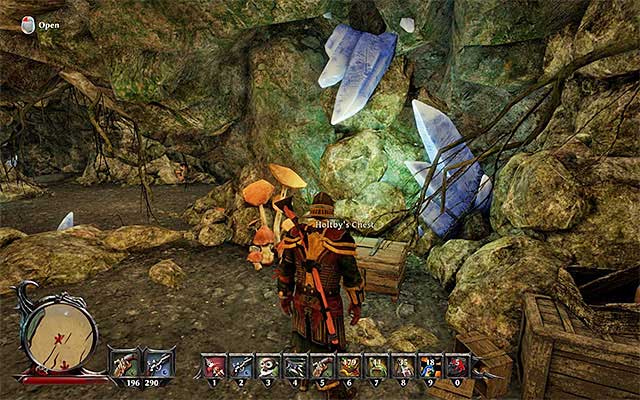The height and width of the screenshot is (400, 640).
Task: Use the red item in hotbar slot 0
Action: pos(458,366)
